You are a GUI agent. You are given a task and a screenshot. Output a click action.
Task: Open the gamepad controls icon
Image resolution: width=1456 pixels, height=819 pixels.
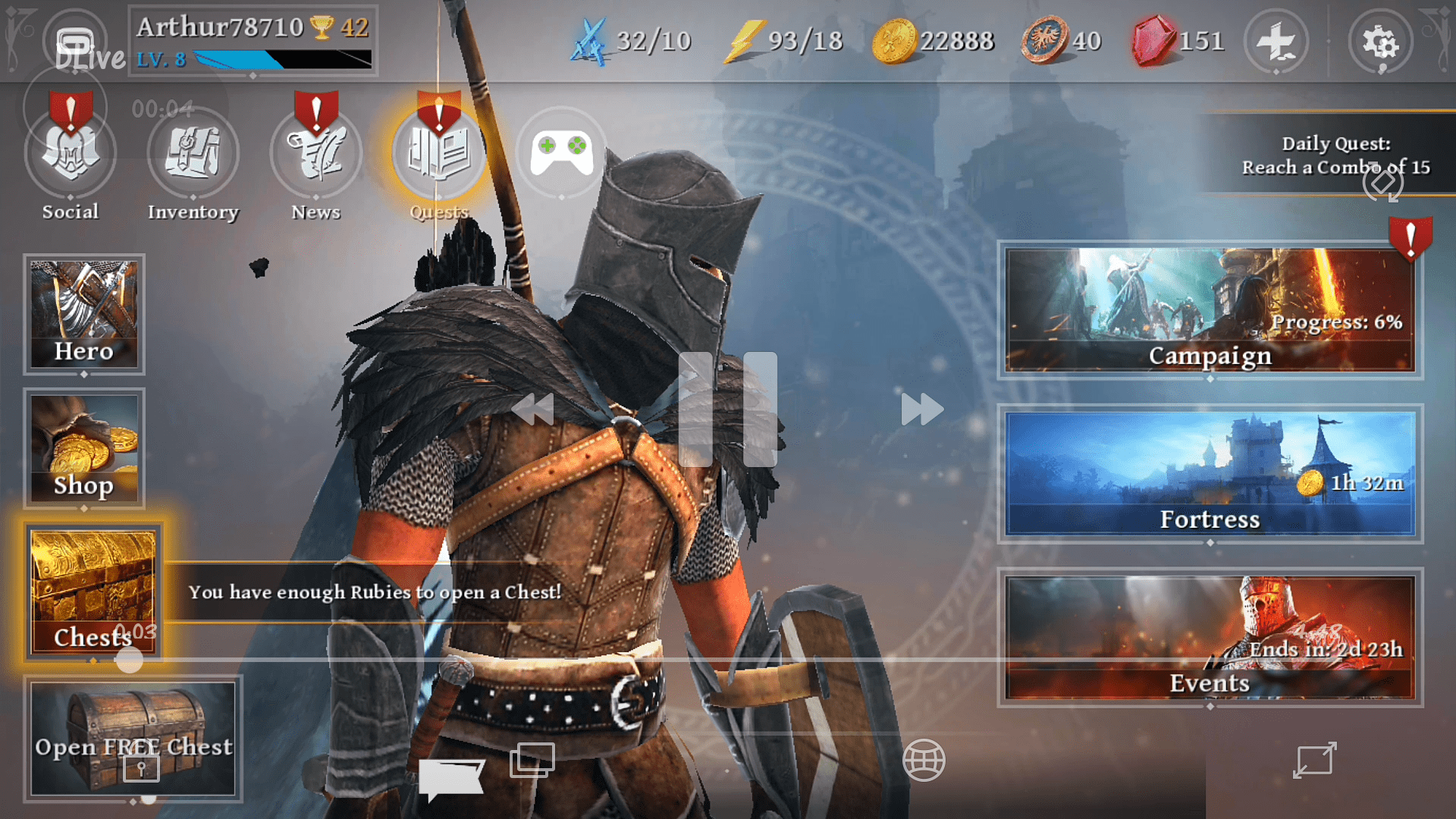[x=561, y=150]
